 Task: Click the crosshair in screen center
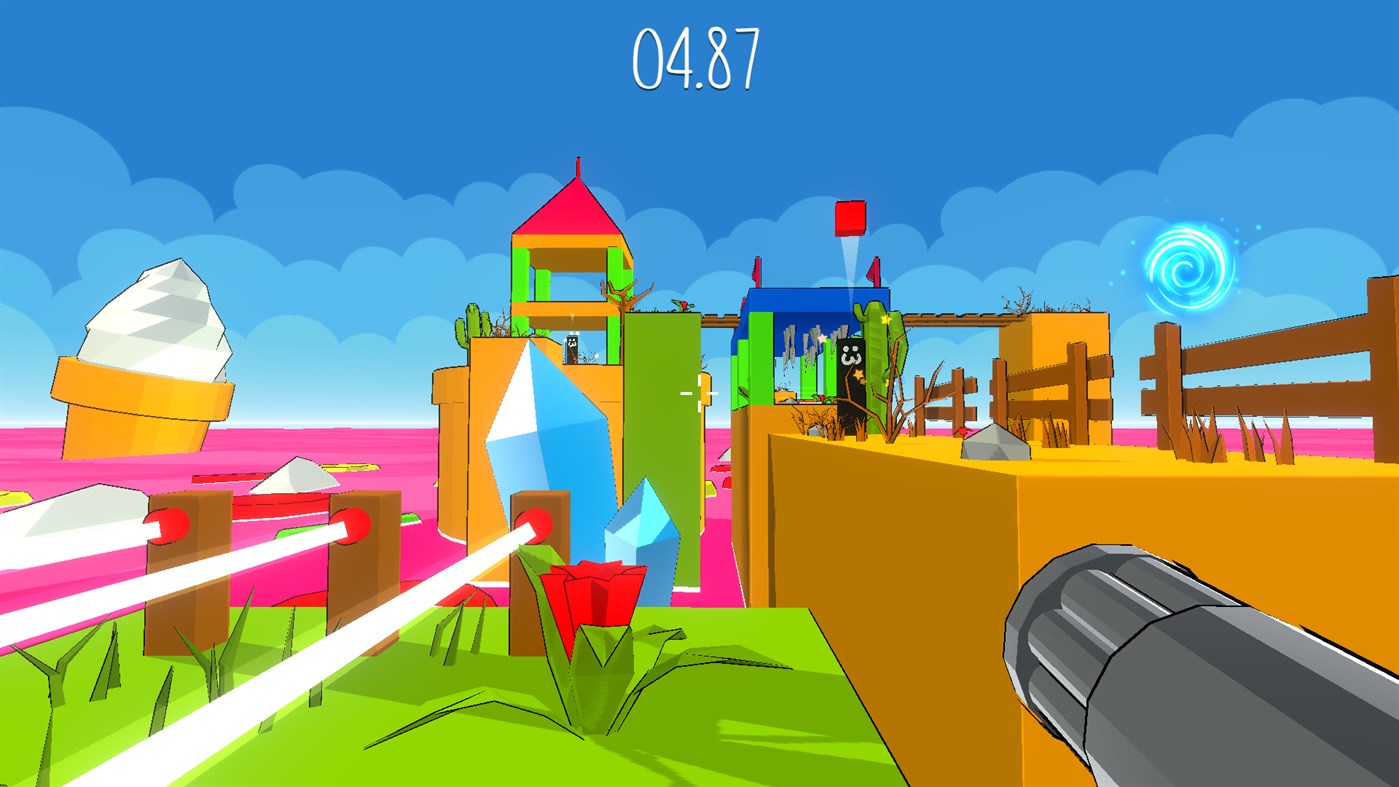point(699,394)
